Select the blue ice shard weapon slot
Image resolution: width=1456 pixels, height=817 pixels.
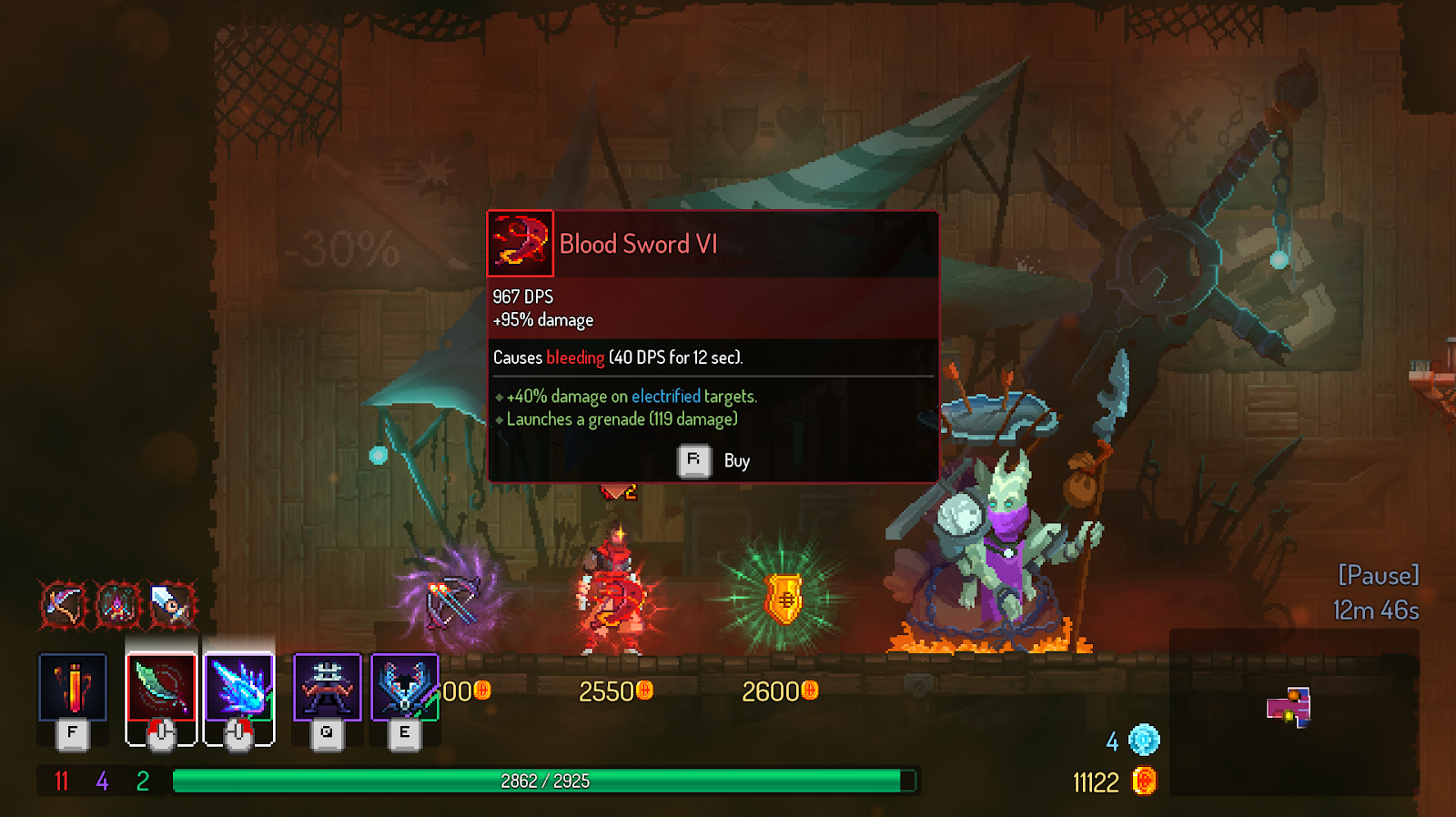239,687
